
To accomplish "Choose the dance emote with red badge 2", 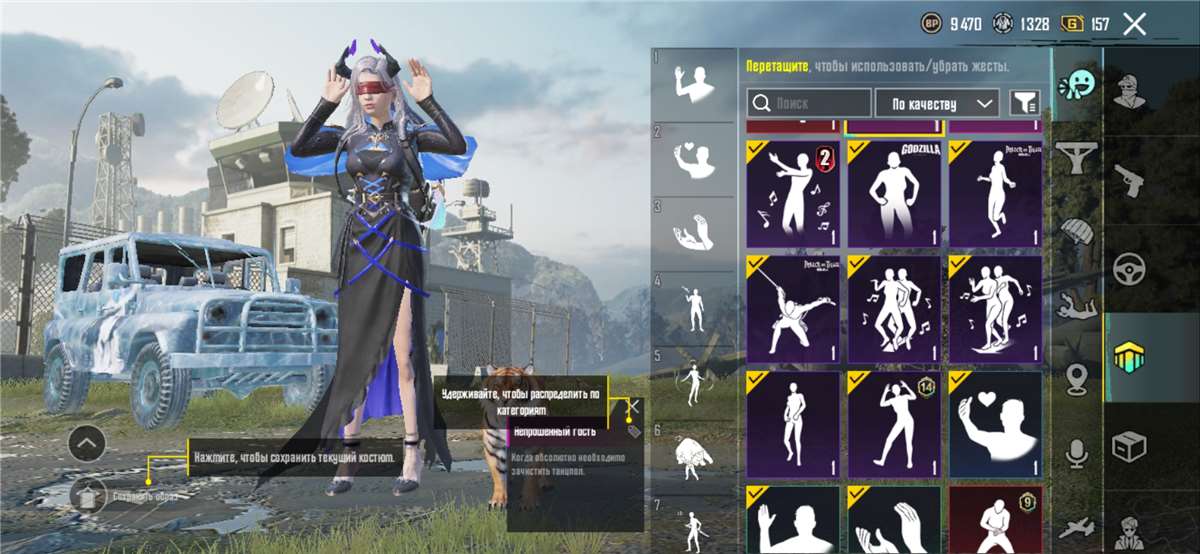I will coord(793,194).
